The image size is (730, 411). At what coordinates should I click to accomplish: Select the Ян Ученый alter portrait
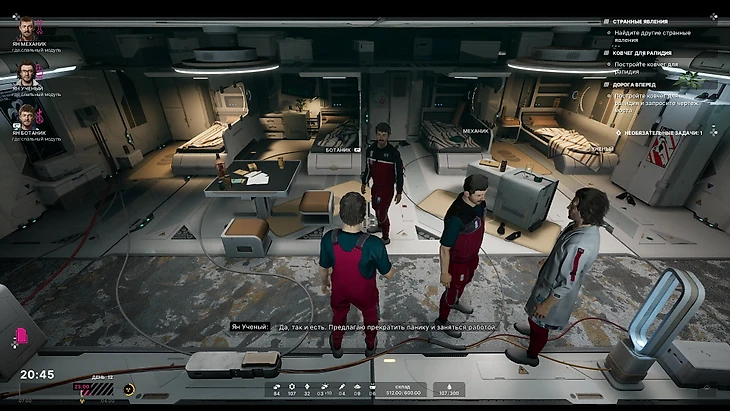(26, 74)
